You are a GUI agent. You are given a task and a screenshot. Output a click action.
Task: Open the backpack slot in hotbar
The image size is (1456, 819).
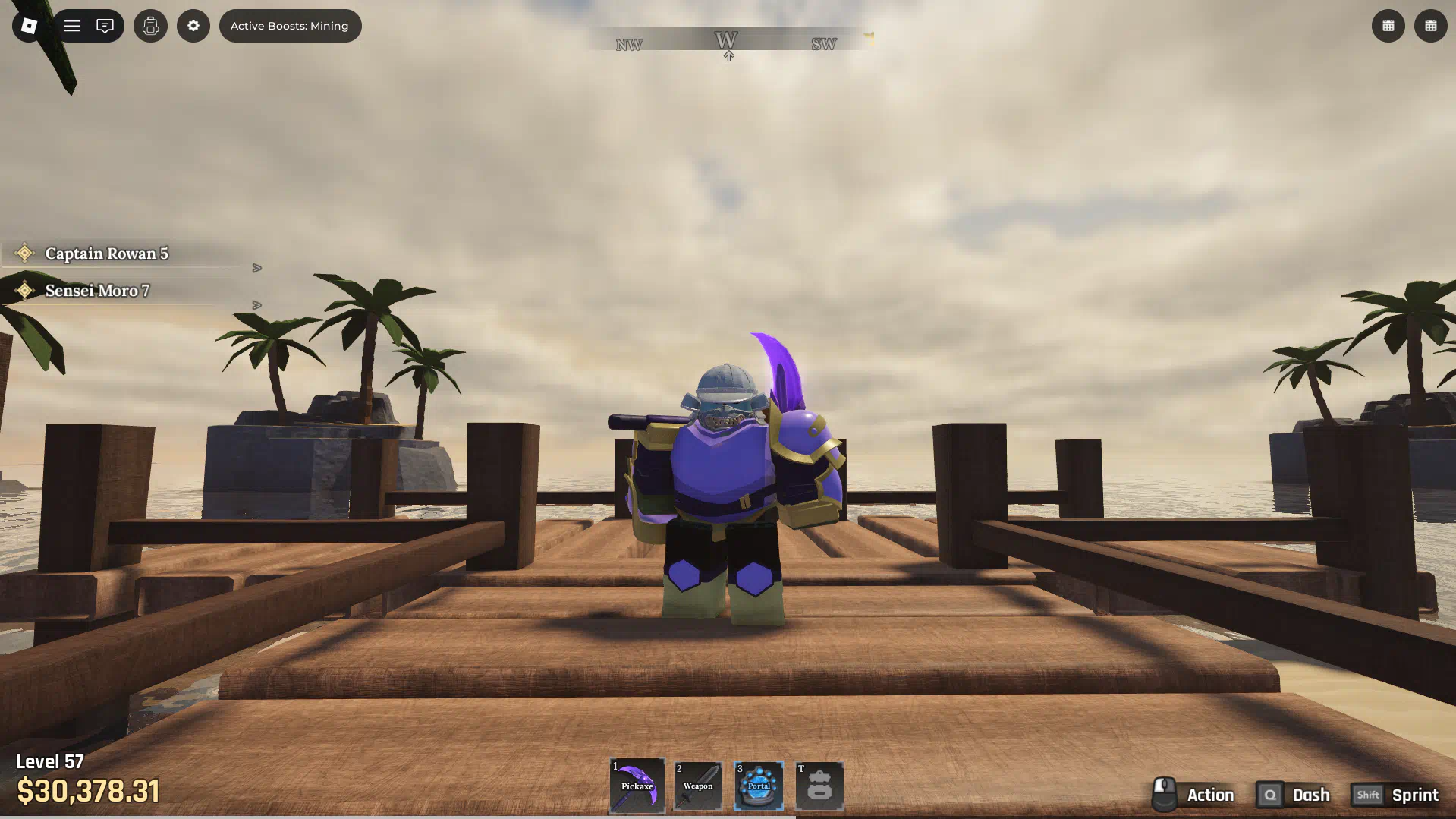click(819, 786)
